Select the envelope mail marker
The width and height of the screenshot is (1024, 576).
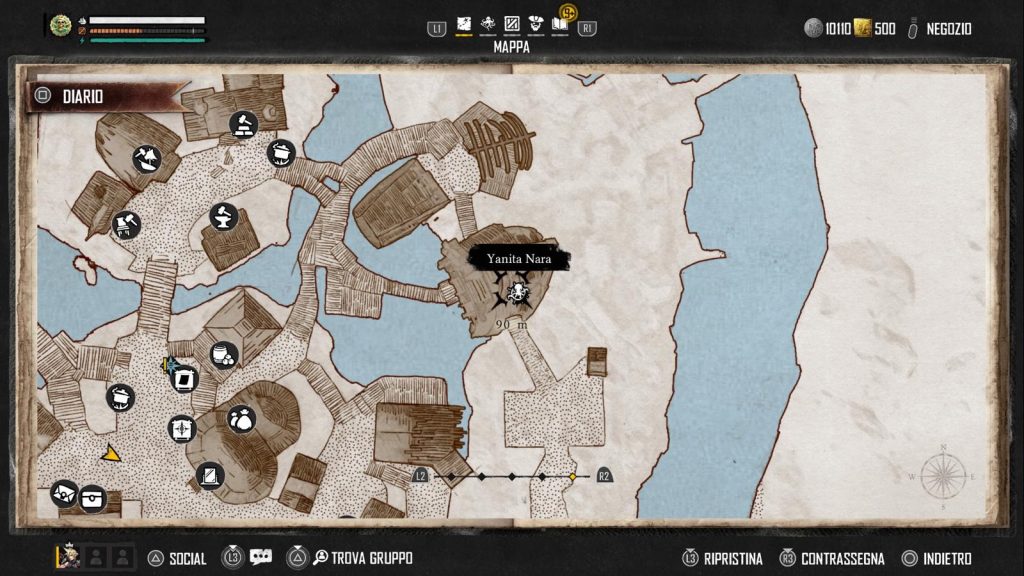[64, 493]
